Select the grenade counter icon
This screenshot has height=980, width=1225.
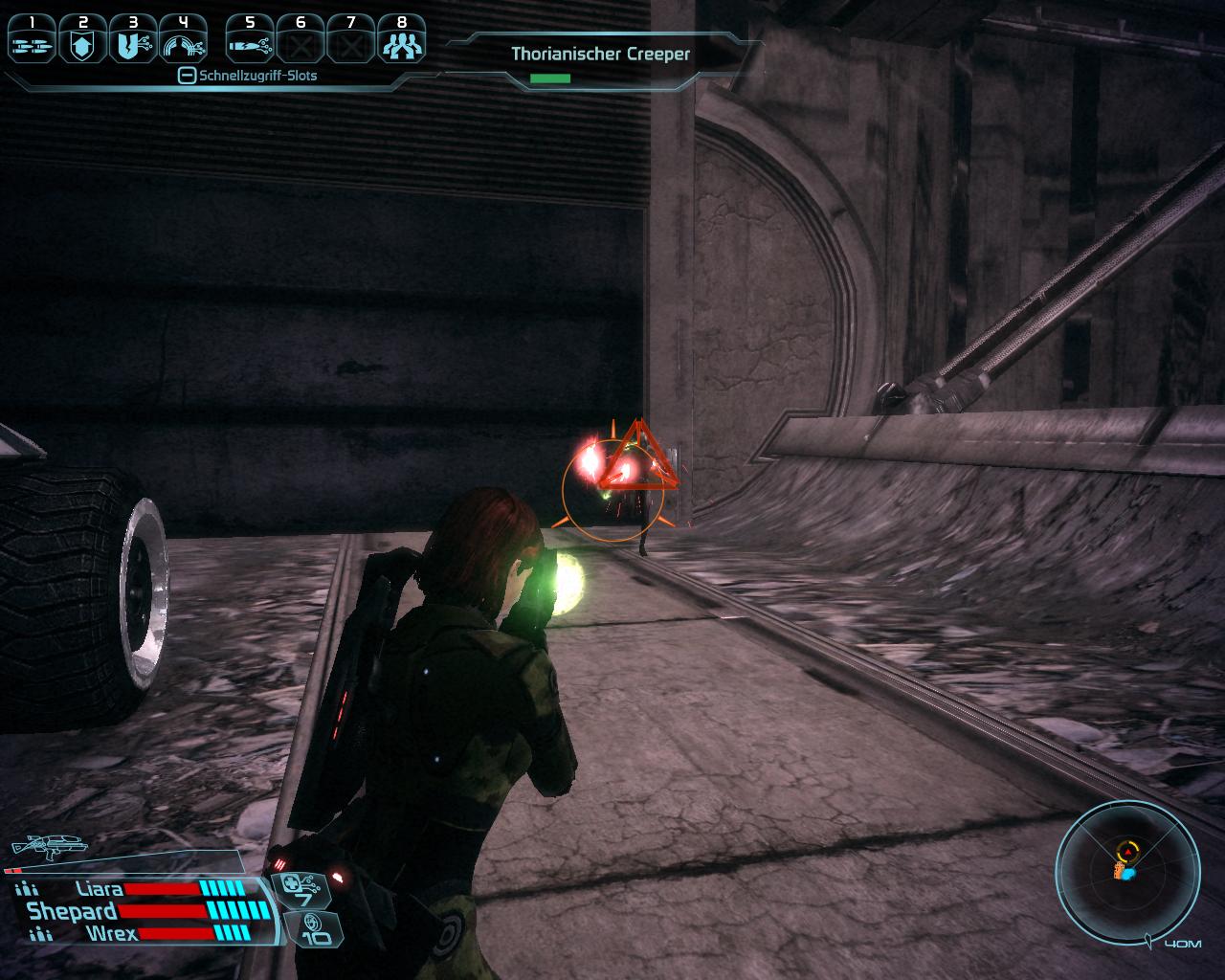(312, 928)
